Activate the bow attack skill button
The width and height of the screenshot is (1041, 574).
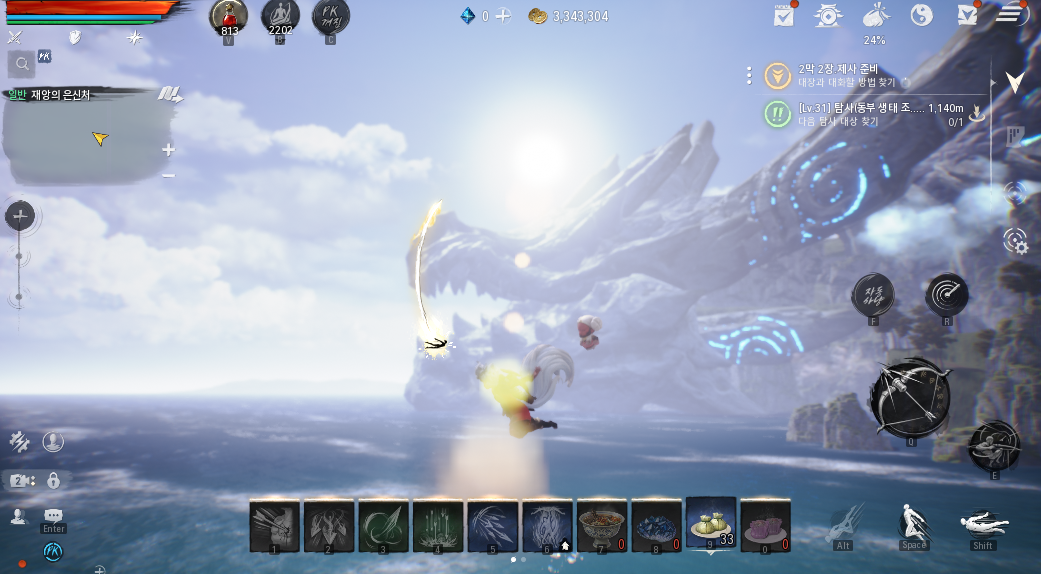tap(909, 395)
